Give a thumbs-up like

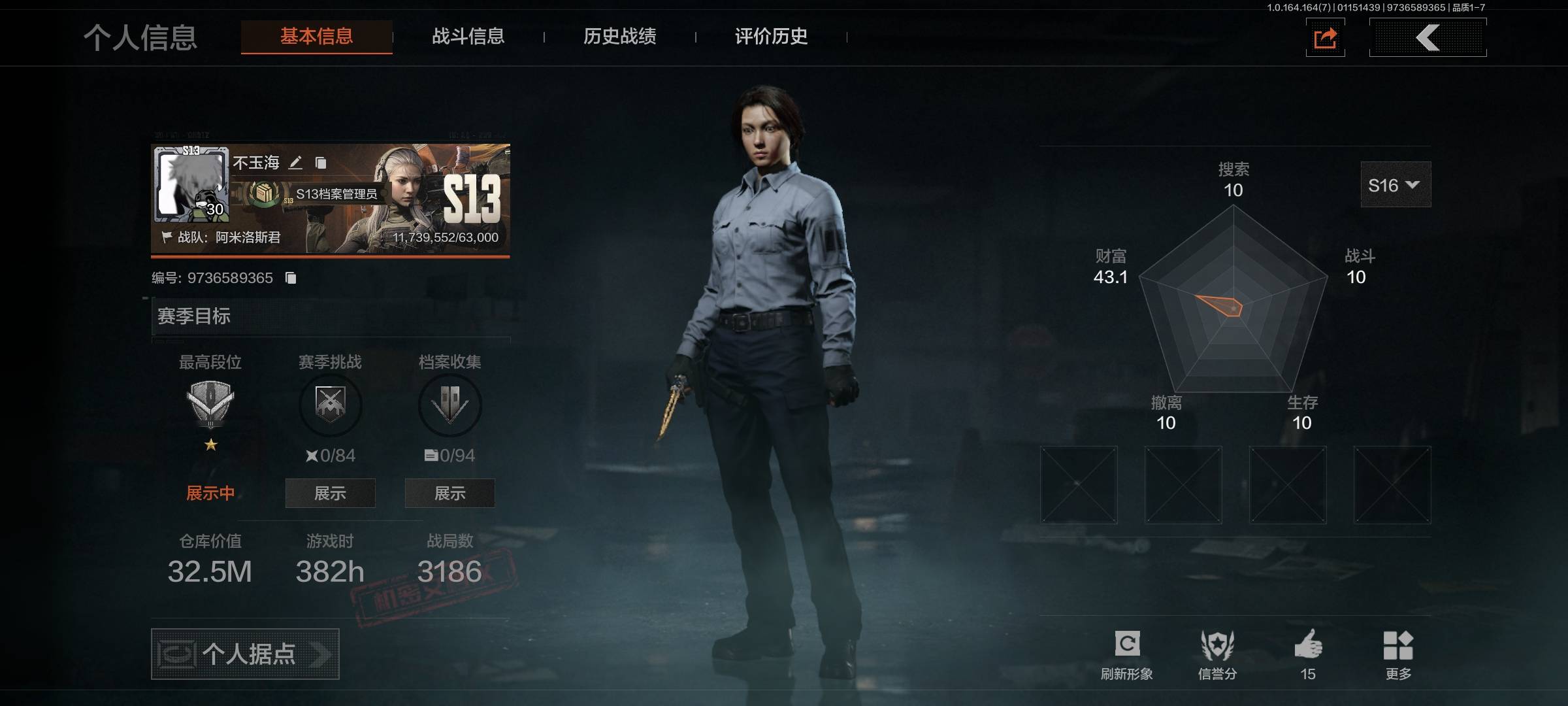click(1308, 654)
